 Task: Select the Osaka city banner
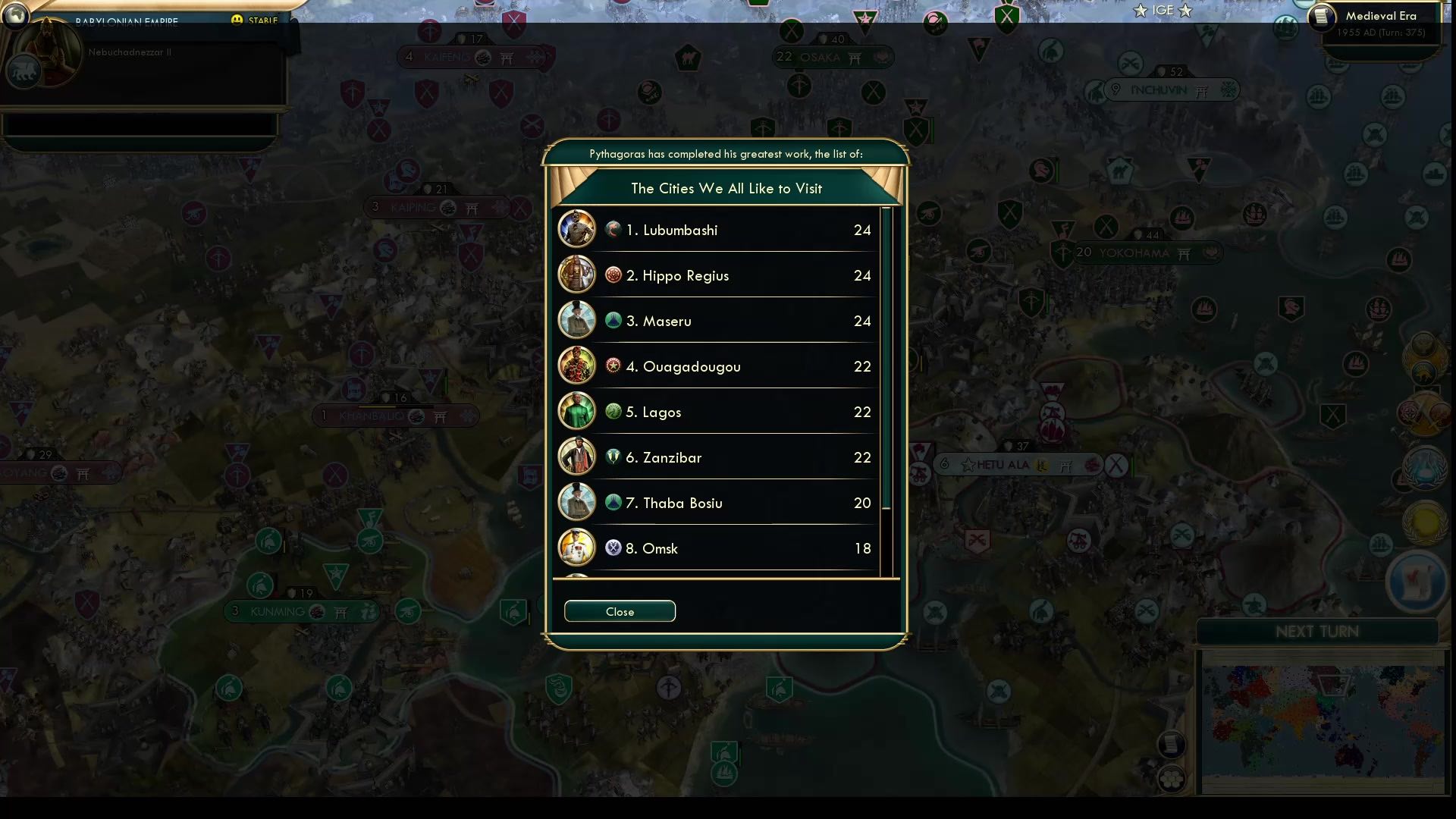click(832, 56)
